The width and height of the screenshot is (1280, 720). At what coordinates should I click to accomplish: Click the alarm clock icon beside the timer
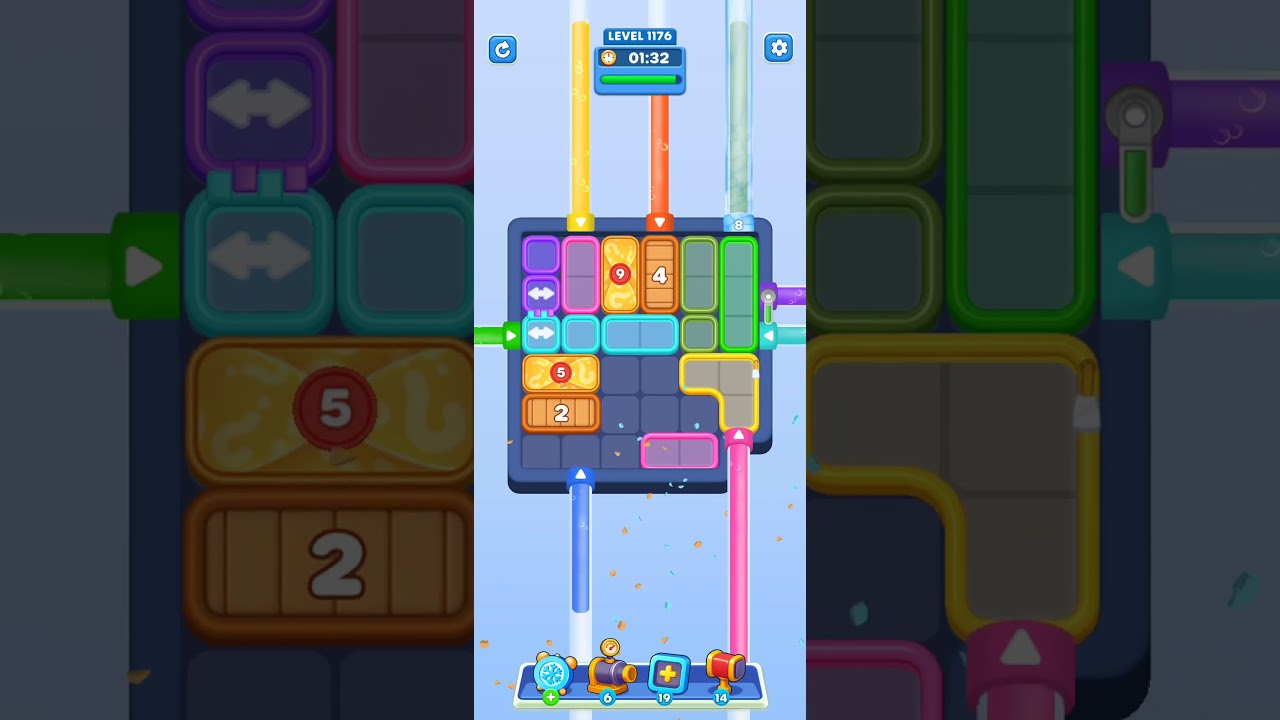click(x=608, y=58)
